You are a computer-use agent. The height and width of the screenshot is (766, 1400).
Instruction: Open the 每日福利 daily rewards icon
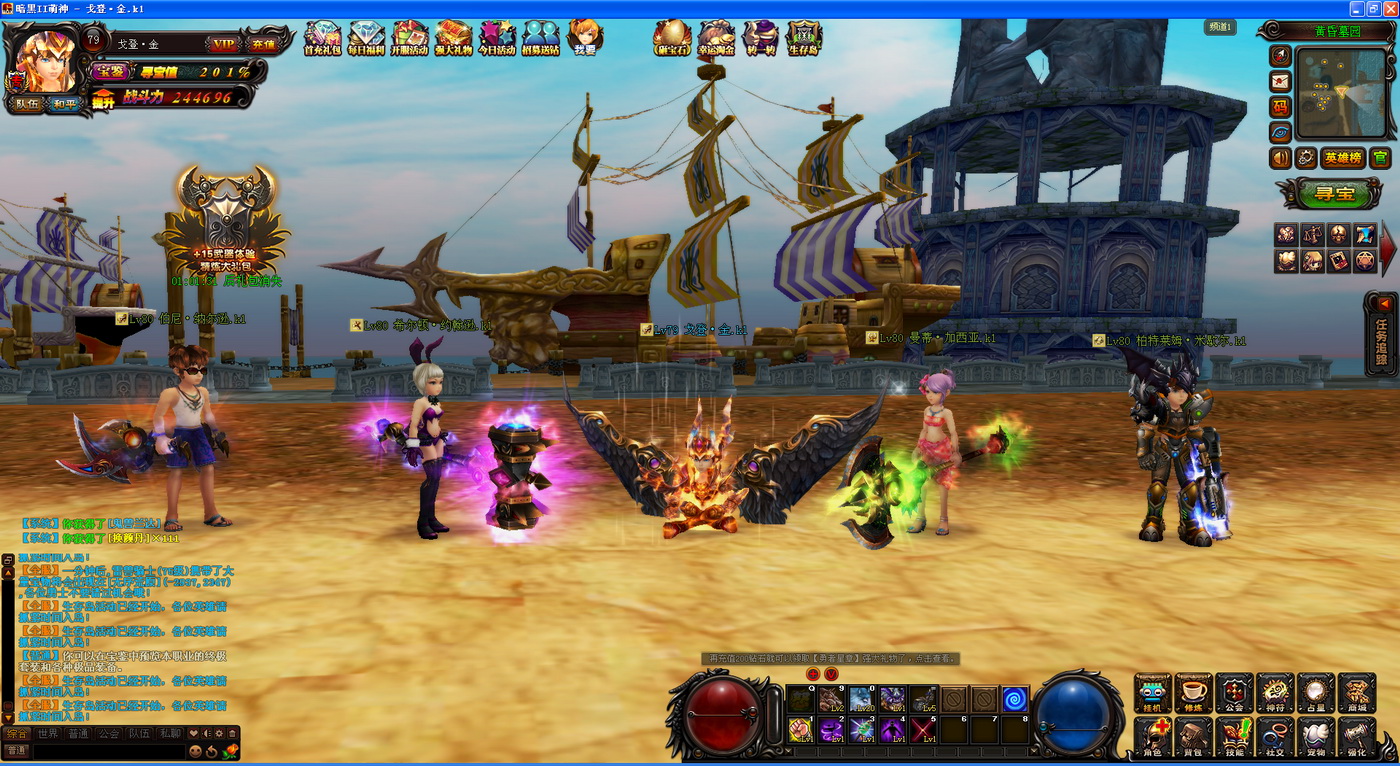click(x=366, y=38)
